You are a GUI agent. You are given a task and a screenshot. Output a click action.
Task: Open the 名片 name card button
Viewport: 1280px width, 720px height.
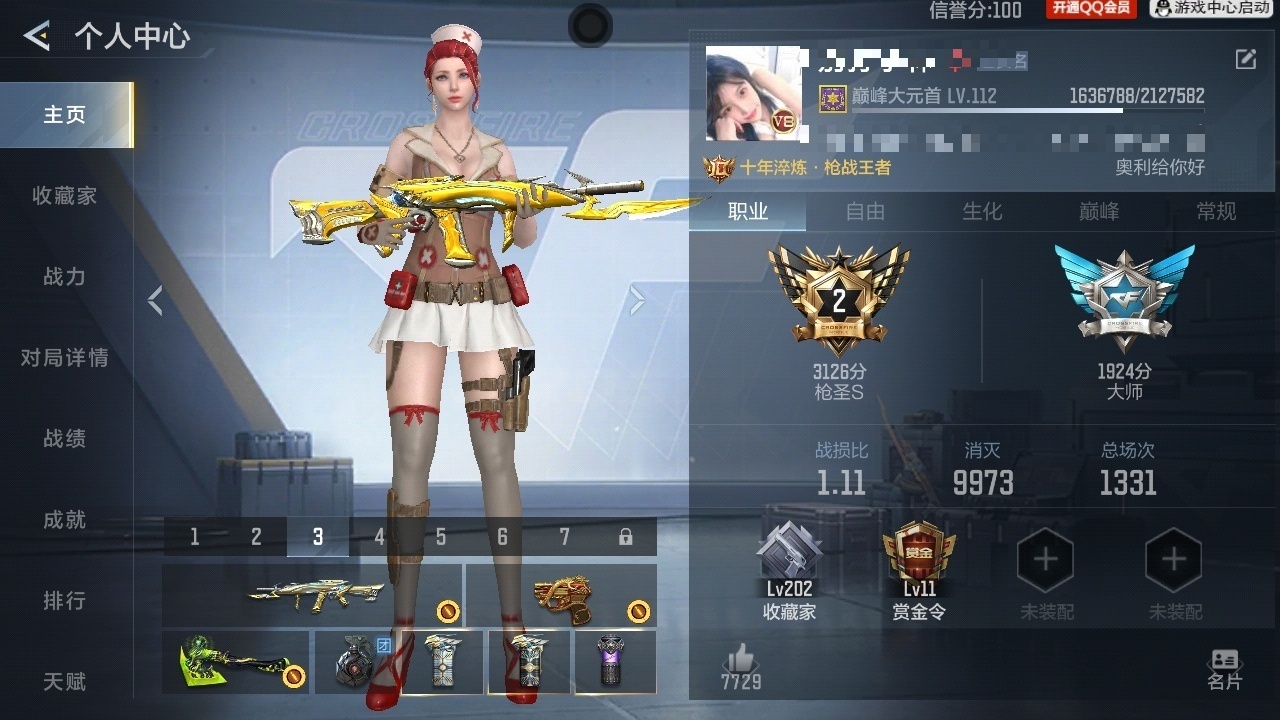point(1224,669)
